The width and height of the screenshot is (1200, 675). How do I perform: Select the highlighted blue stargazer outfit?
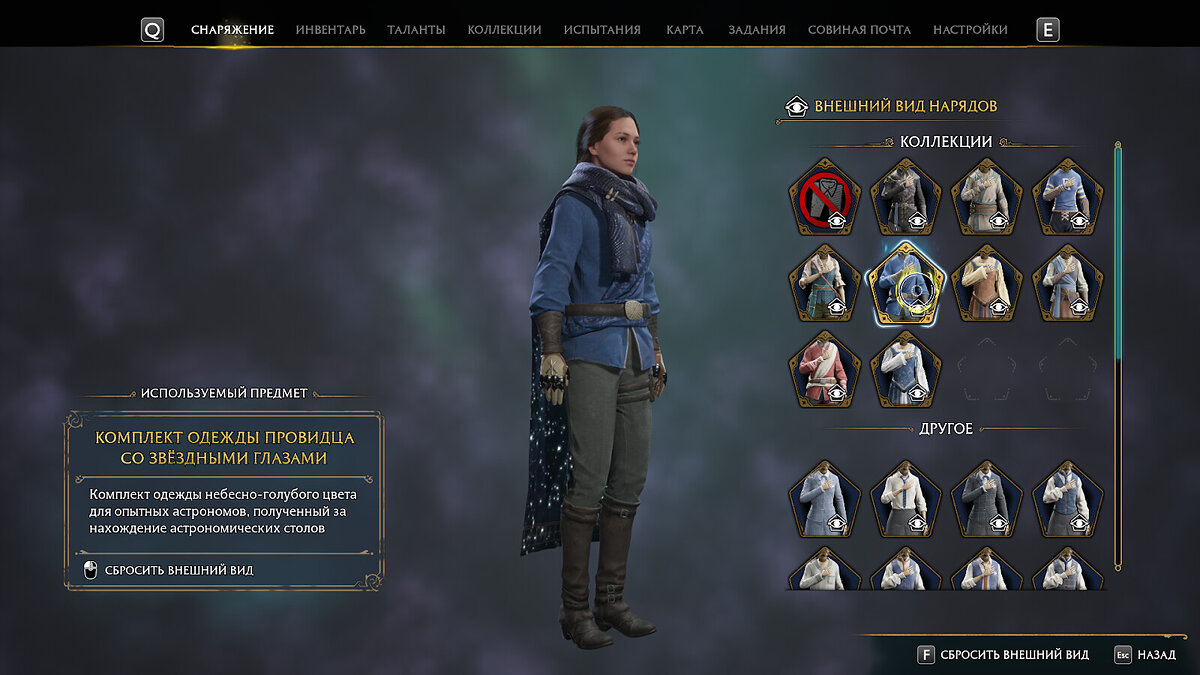905,283
